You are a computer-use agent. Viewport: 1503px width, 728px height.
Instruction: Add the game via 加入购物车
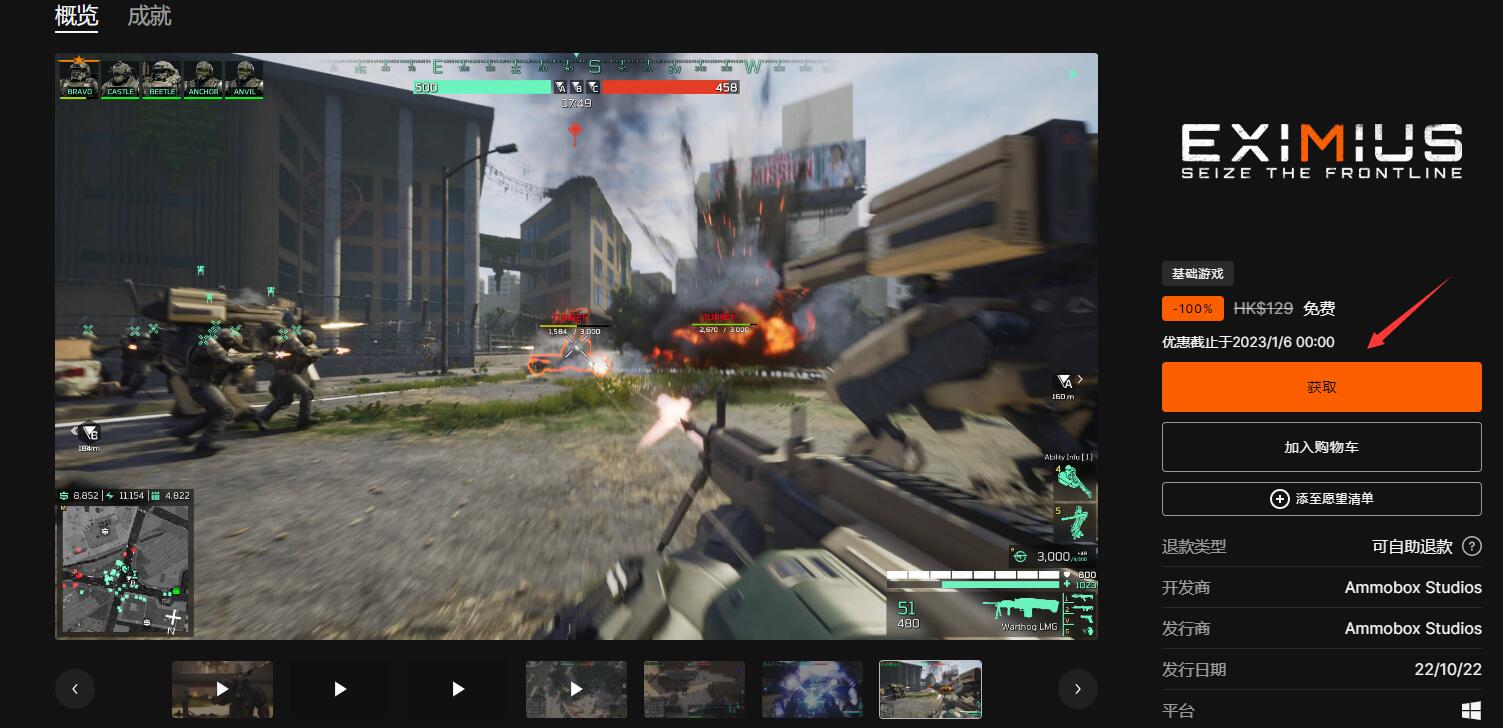[x=1321, y=447]
